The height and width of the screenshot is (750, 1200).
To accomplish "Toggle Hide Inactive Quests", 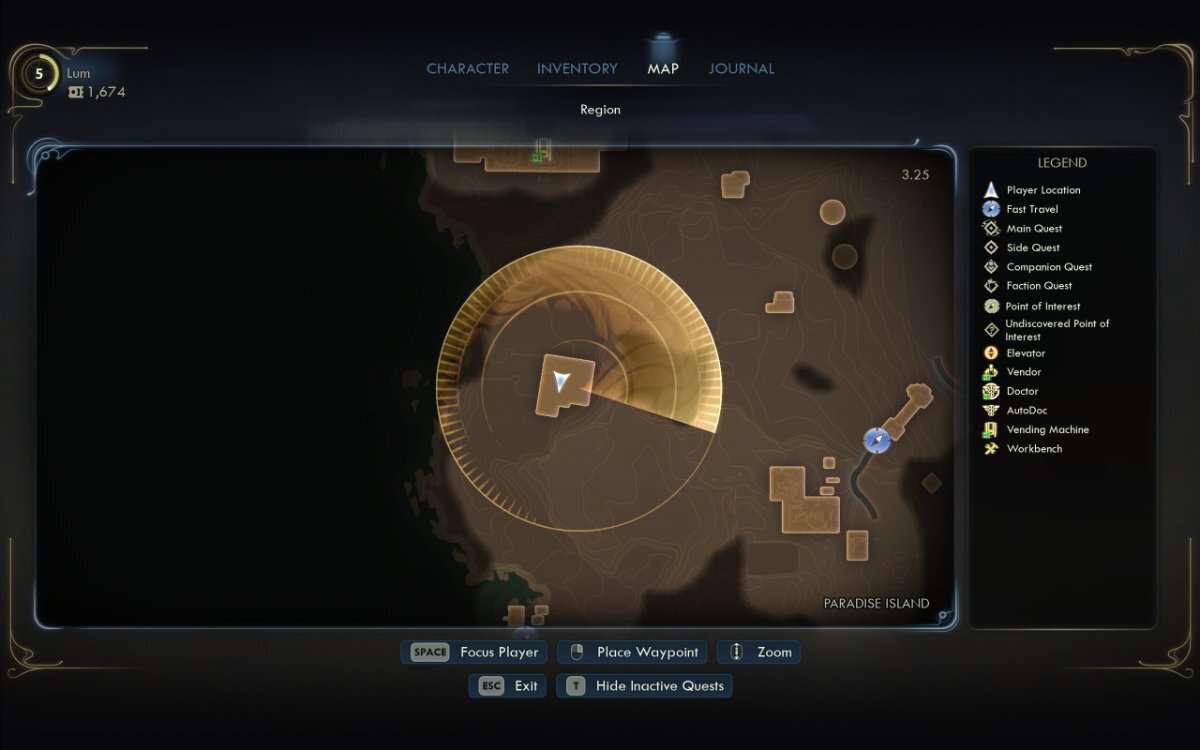I will pyautogui.click(x=647, y=686).
